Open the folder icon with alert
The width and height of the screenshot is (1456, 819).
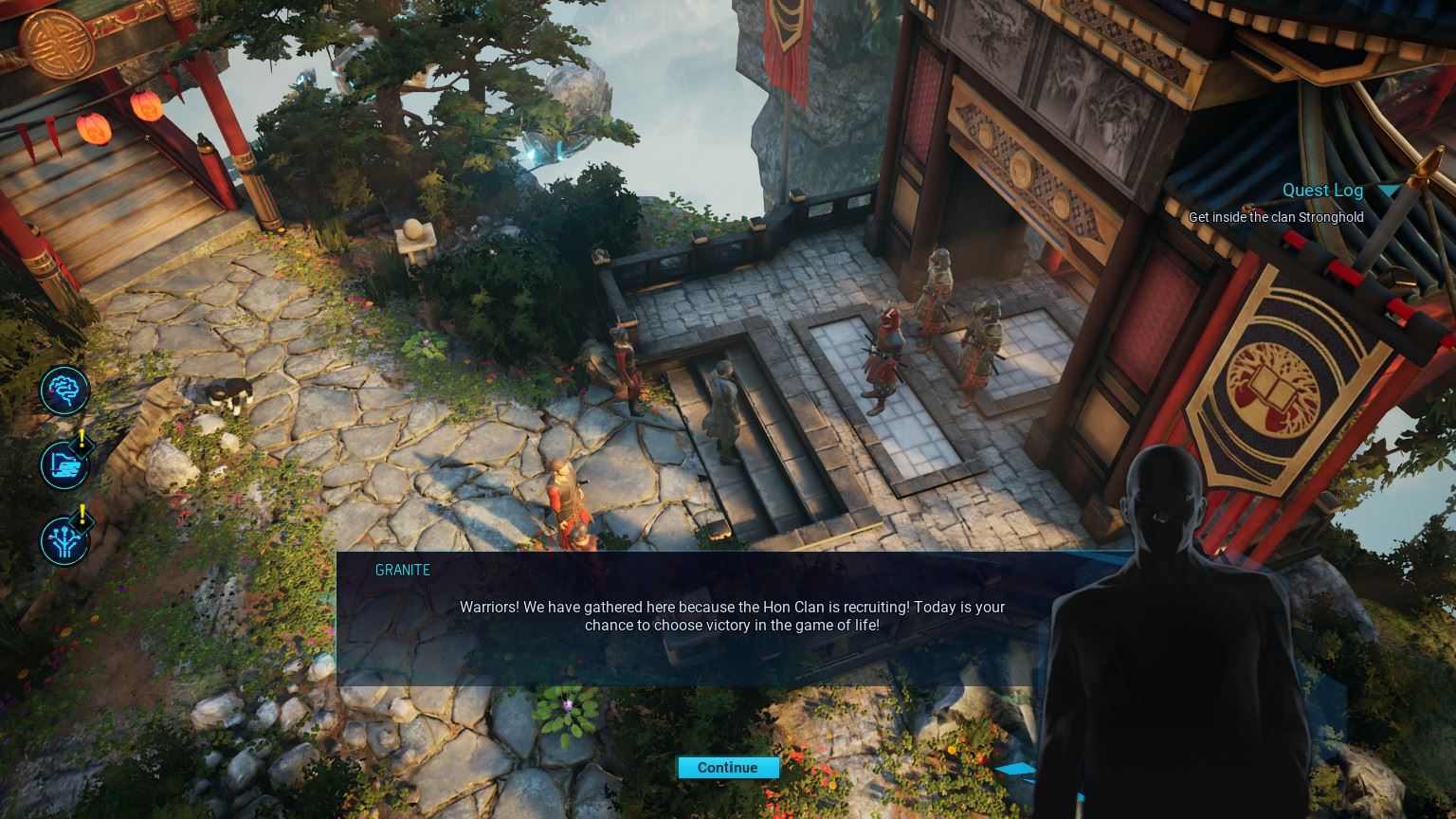coord(64,464)
